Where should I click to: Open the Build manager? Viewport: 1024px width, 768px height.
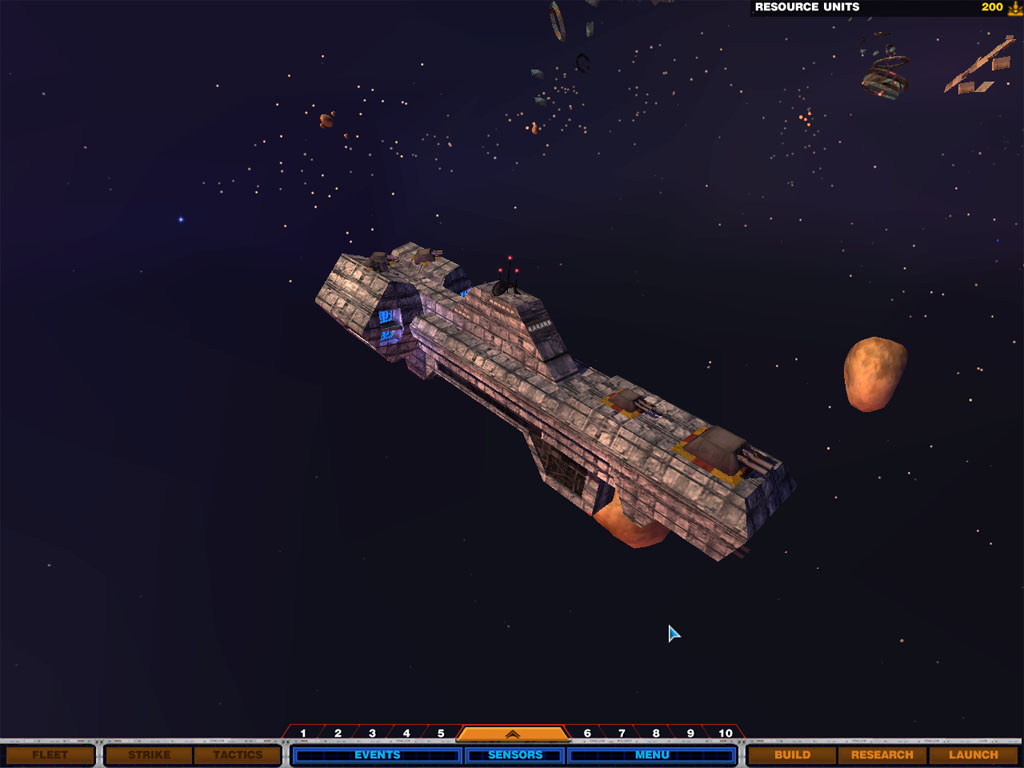(x=792, y=755)
